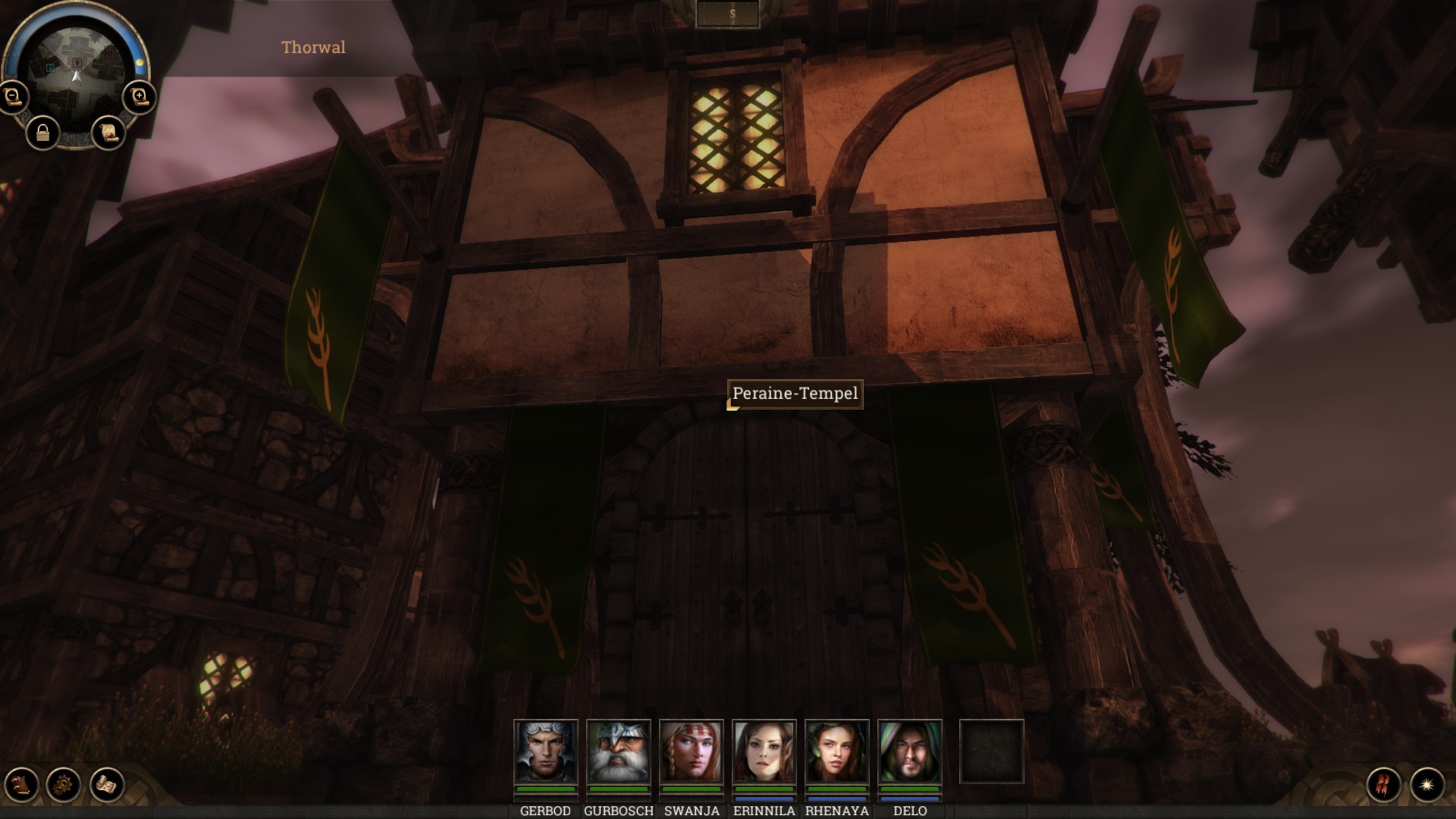Zoom in the minimap with the plus scroll
This screenshot has height=819, width=1456.
coord(139,97)
